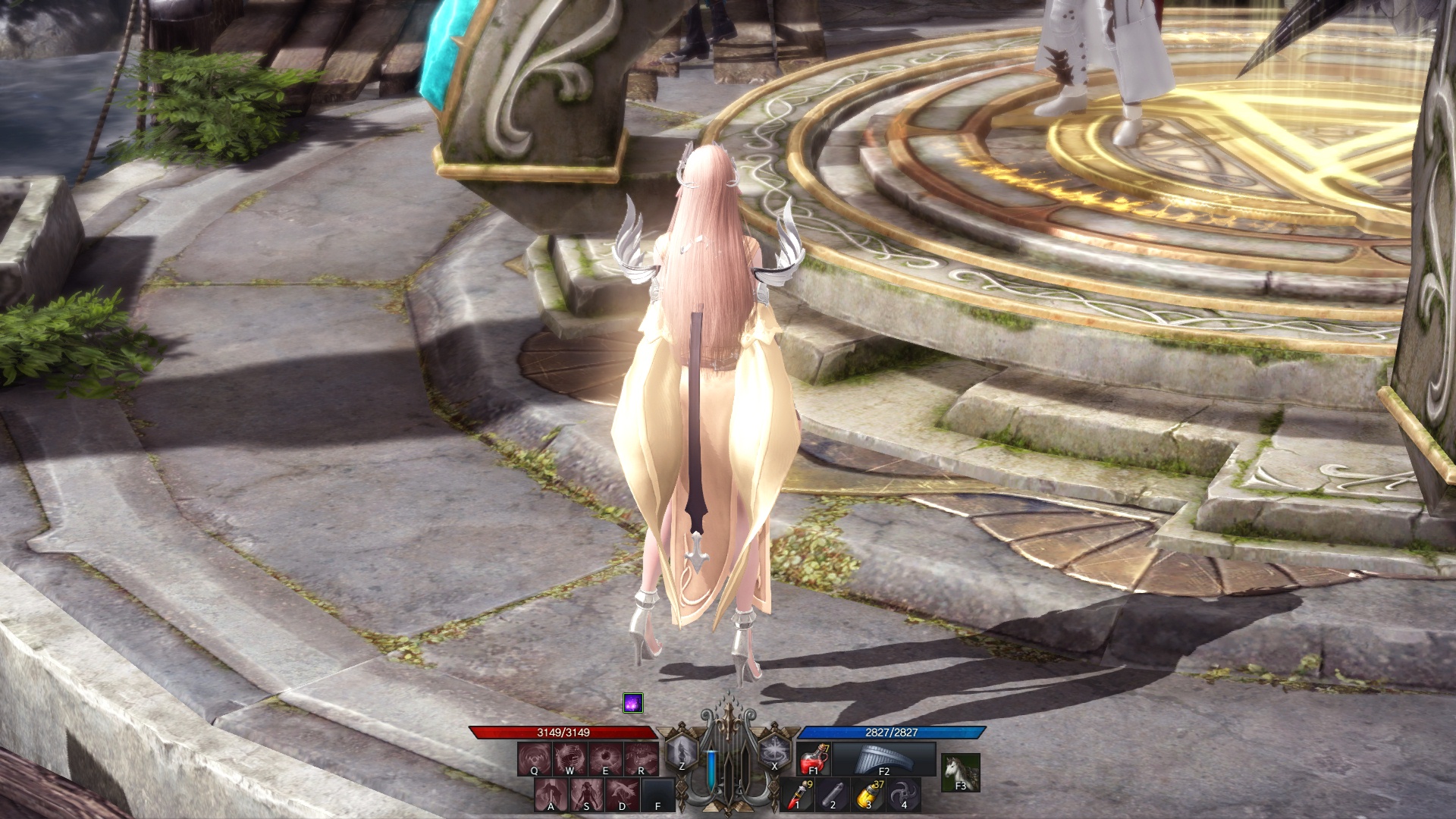Use the W swirling music notes skill

pyautogui.click(x=570, y=758)
